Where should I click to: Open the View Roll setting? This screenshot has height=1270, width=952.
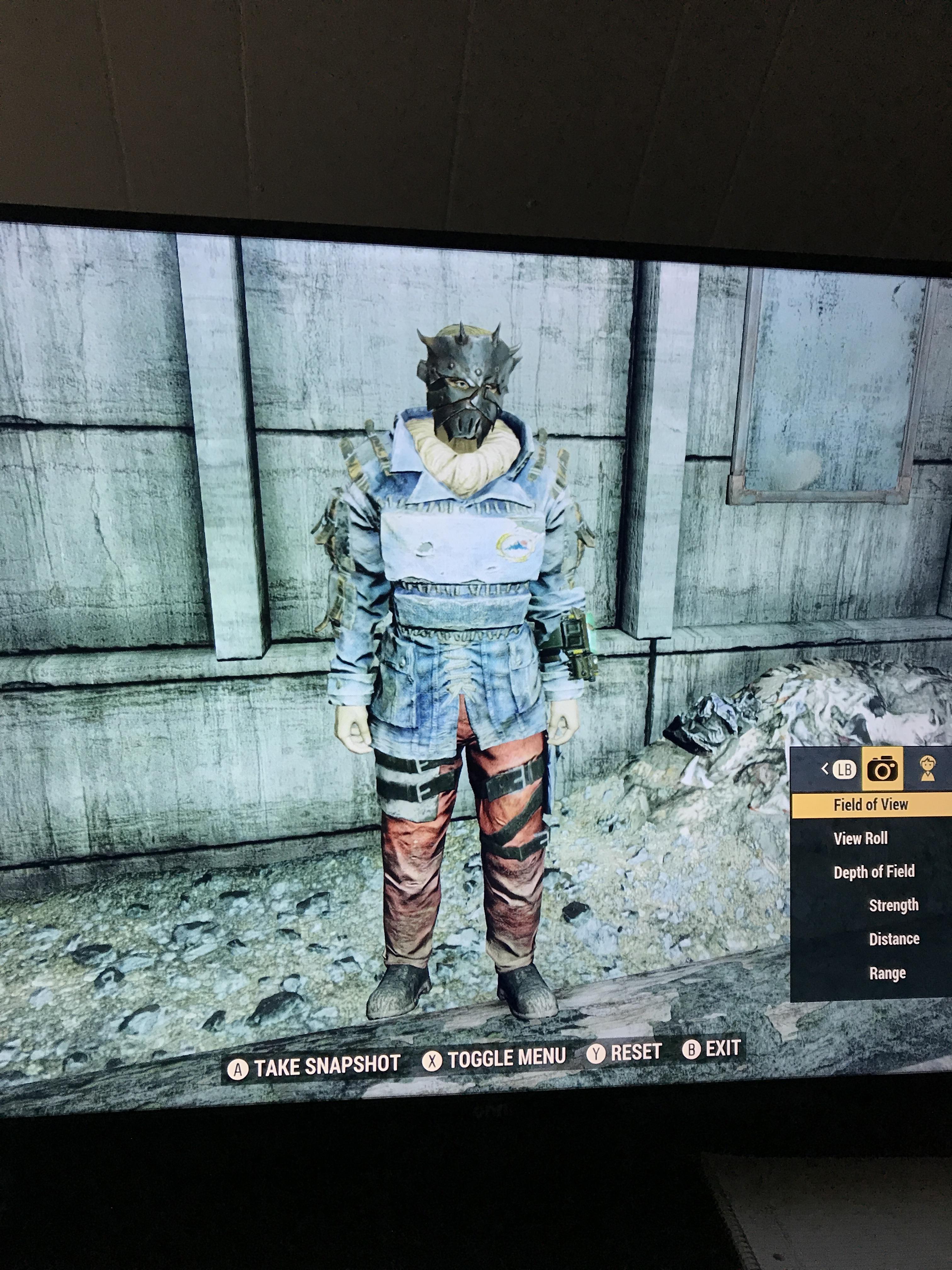click(x=861, y=838)
